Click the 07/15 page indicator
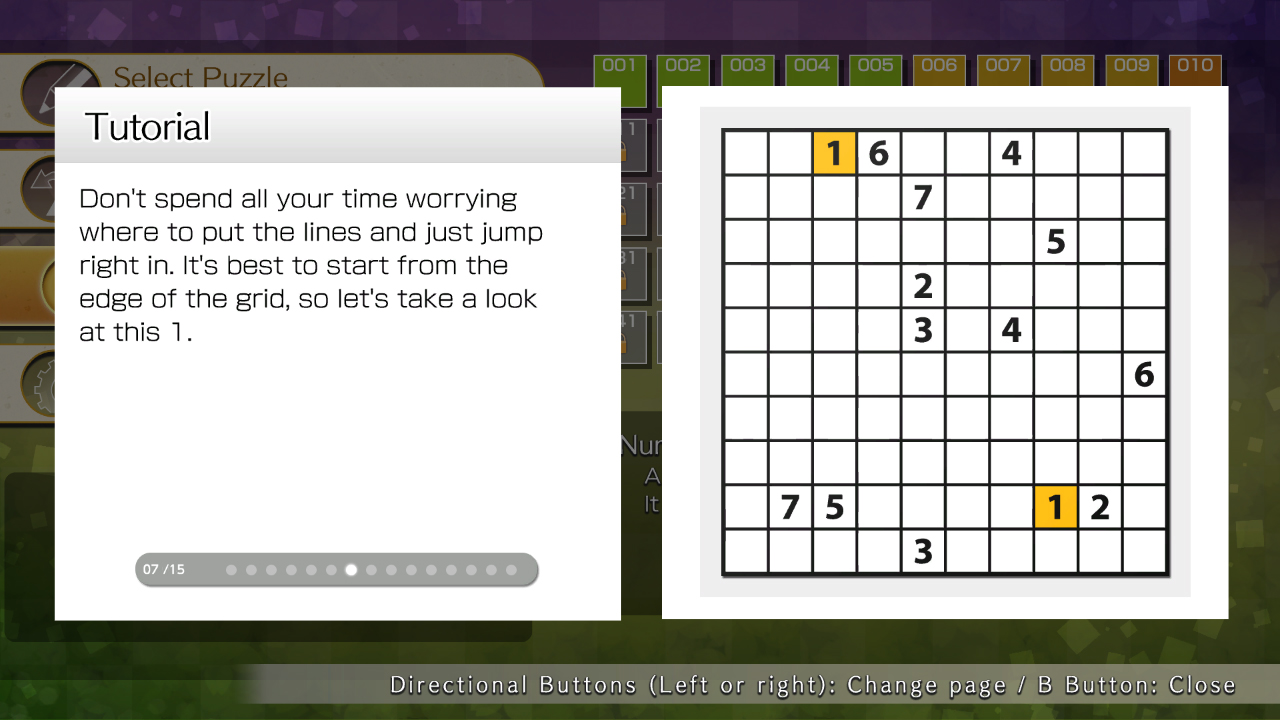 [x=162, y=569]
